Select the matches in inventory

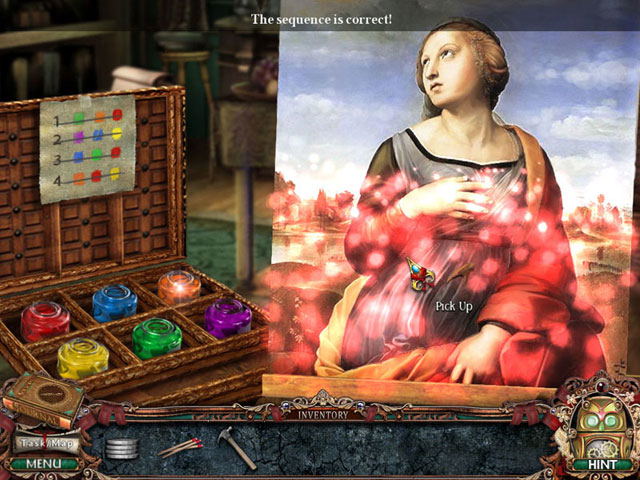tap(180, 446)
